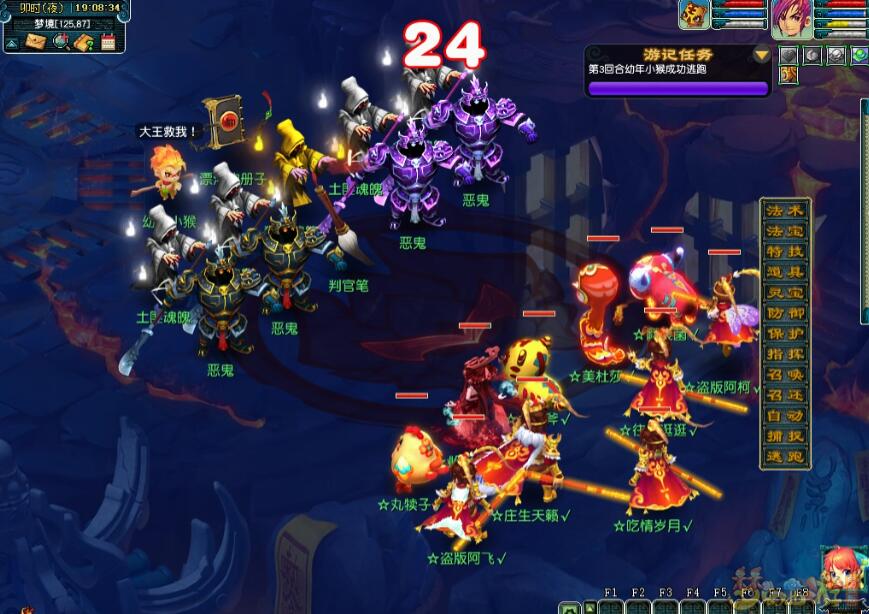Open the tiger pet portrait

click(x=695, y=14)
